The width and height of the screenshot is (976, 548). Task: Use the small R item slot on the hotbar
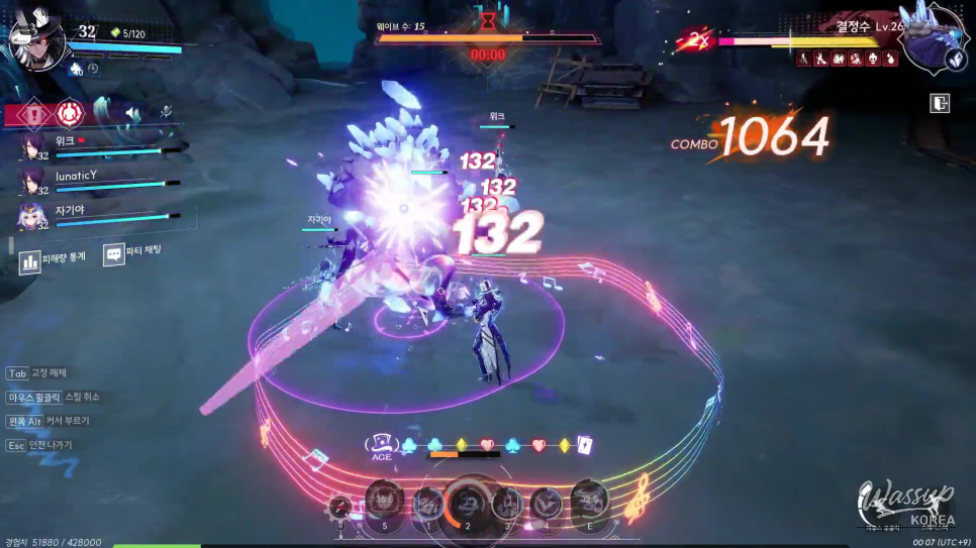341,507
